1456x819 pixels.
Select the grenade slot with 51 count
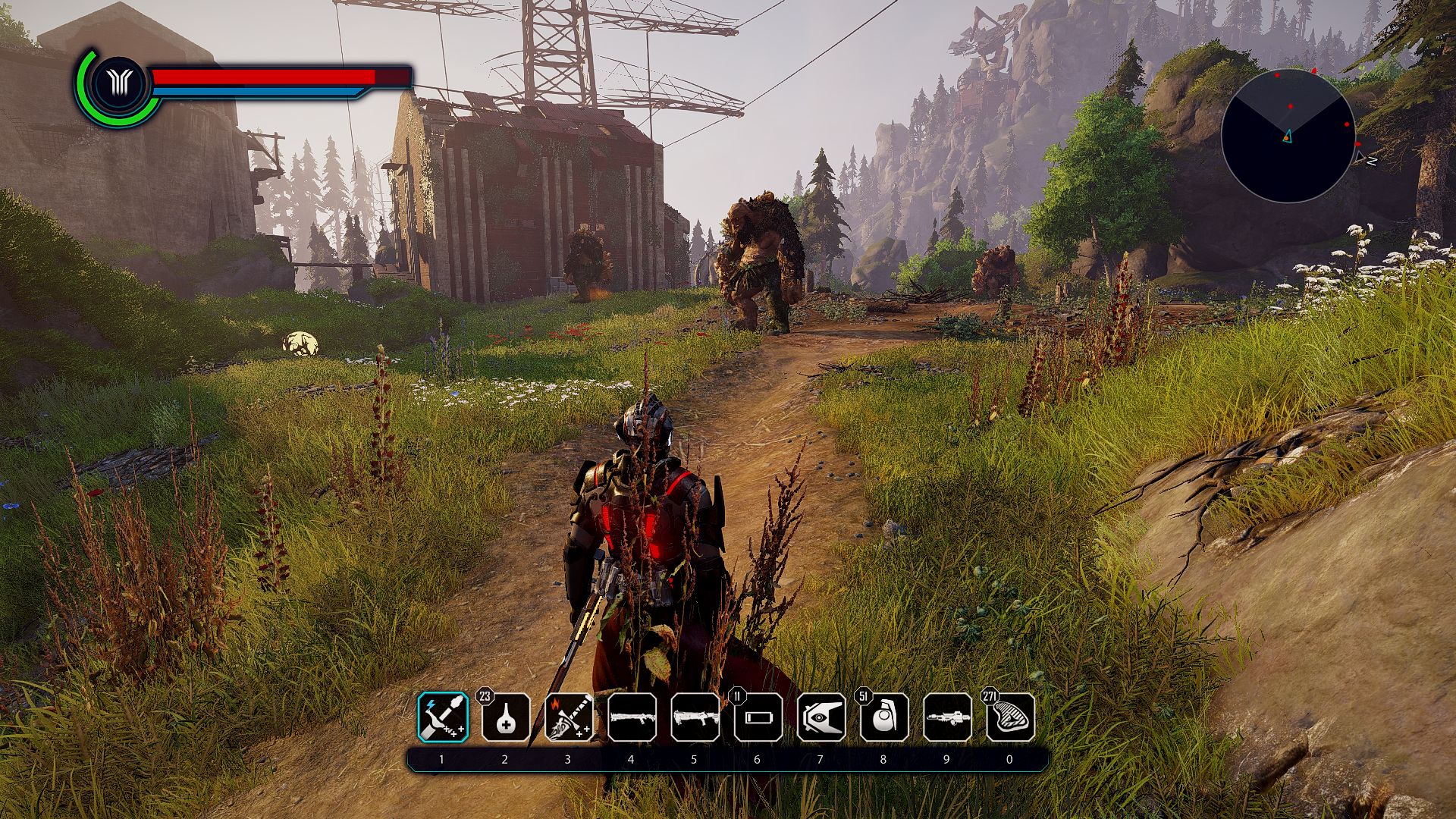pyautogui.click(x=884, y=717)
